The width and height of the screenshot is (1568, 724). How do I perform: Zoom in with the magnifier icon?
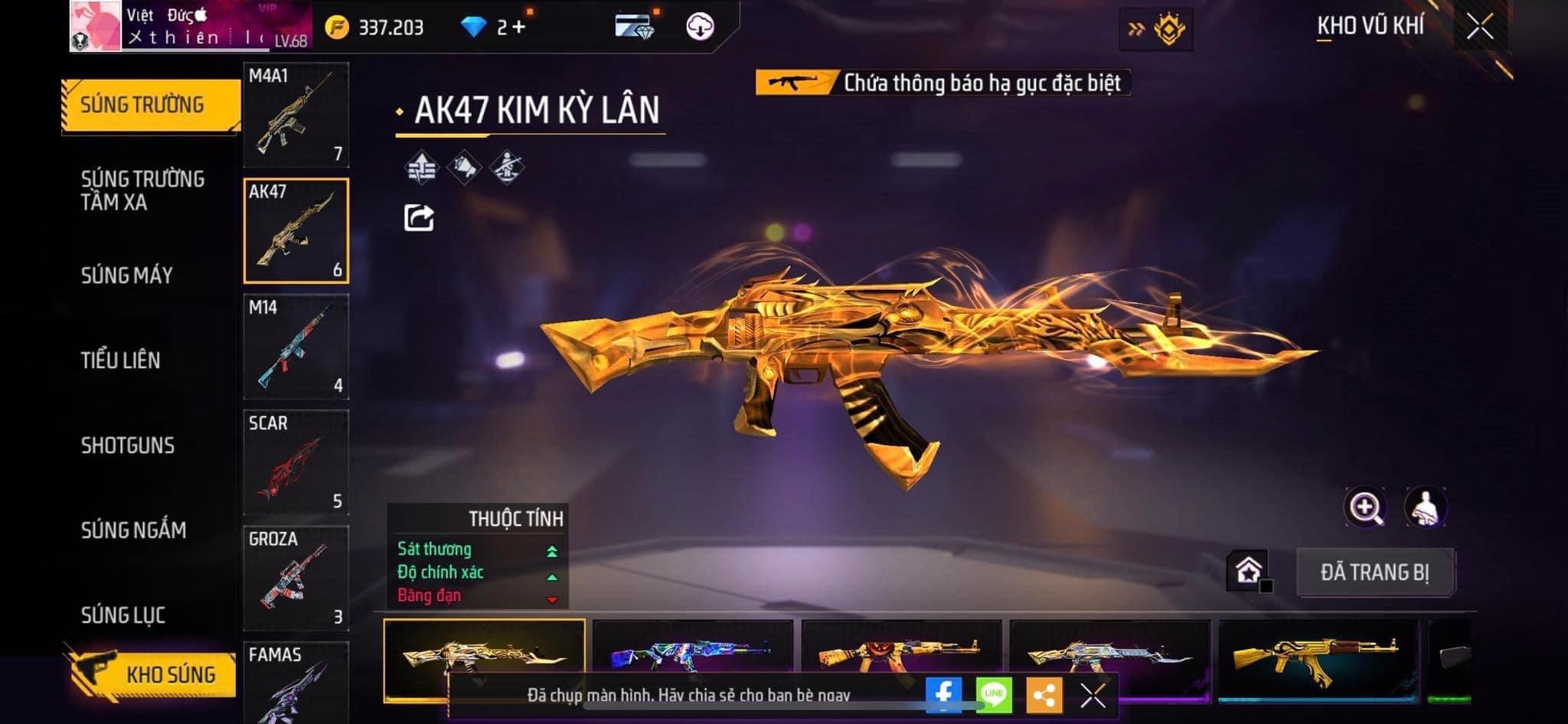point(1365,507)
